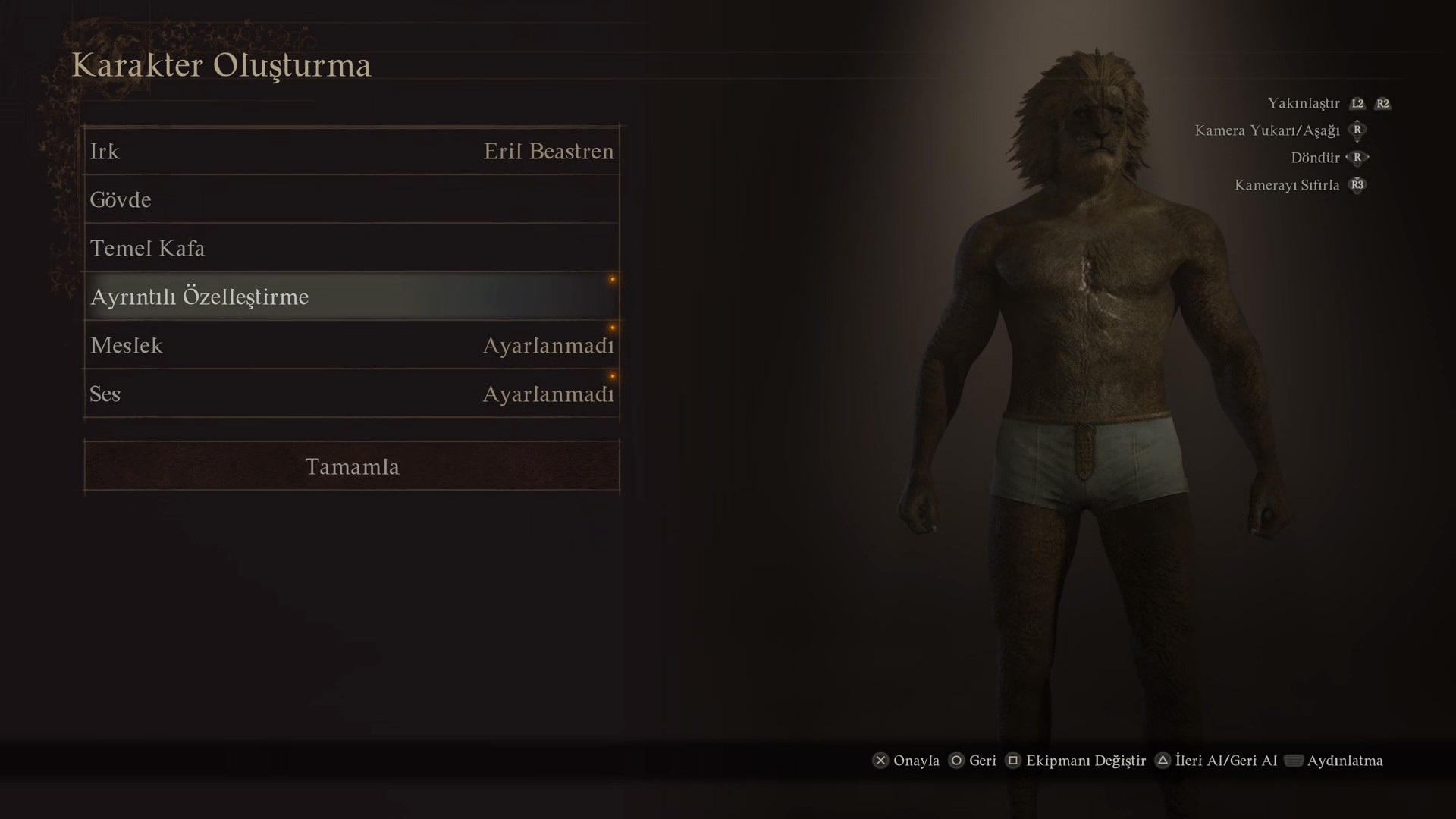Click the Tamamla button

352,466
